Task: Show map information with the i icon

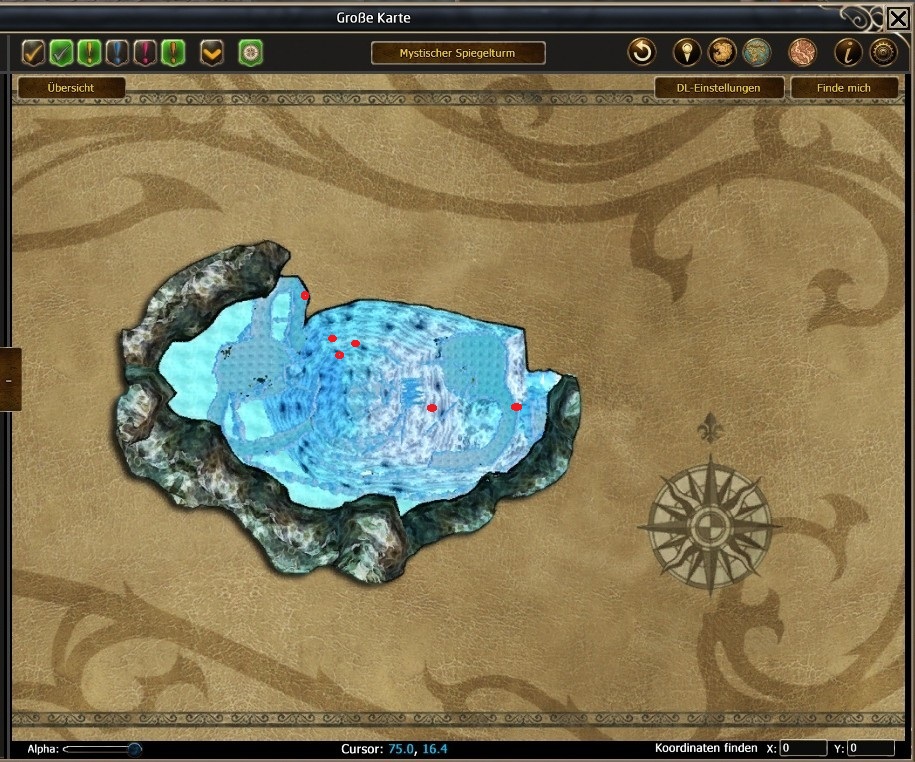Action: (848, 52)
